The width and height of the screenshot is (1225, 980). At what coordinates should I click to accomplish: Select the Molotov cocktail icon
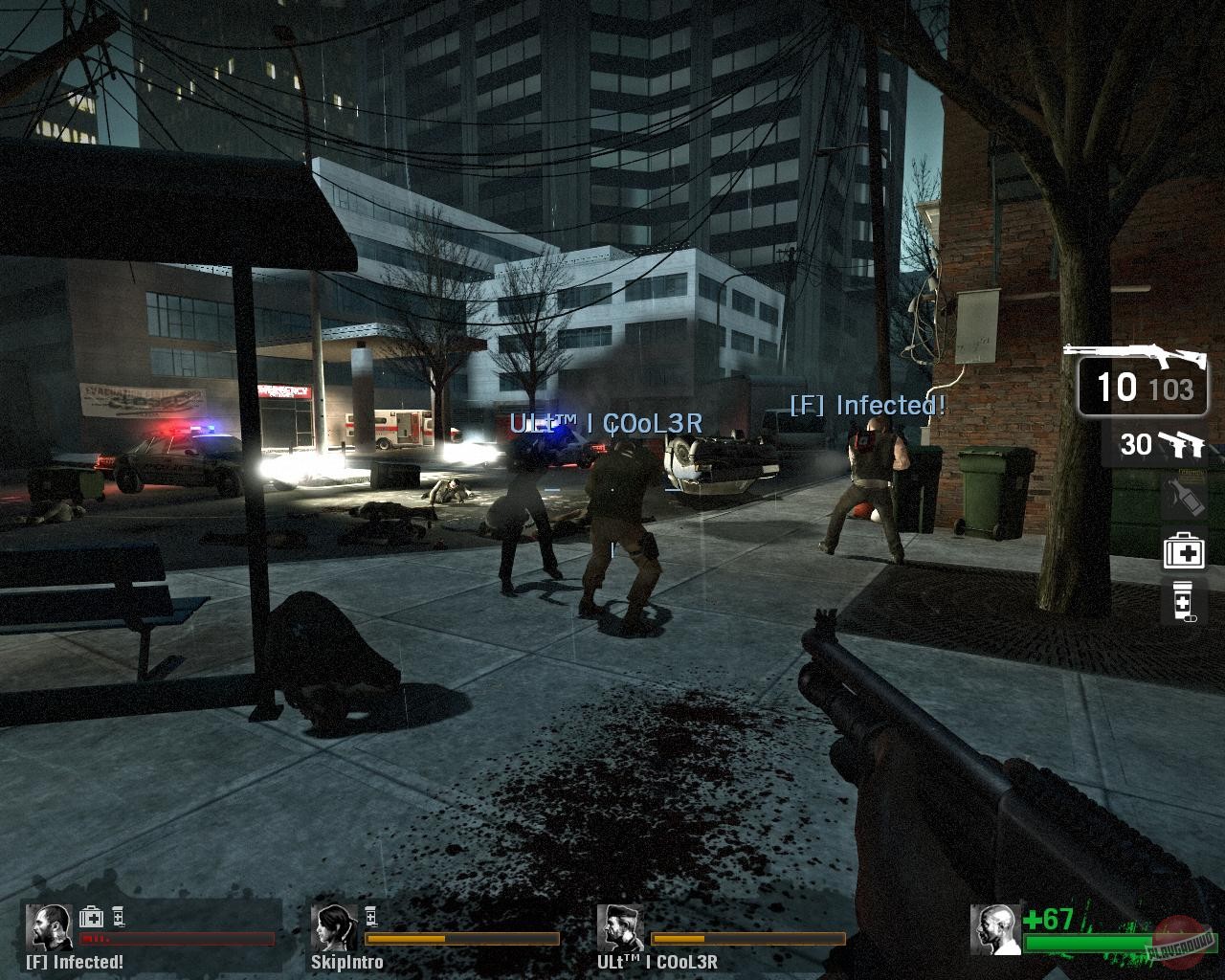[x=1185, y=495]
